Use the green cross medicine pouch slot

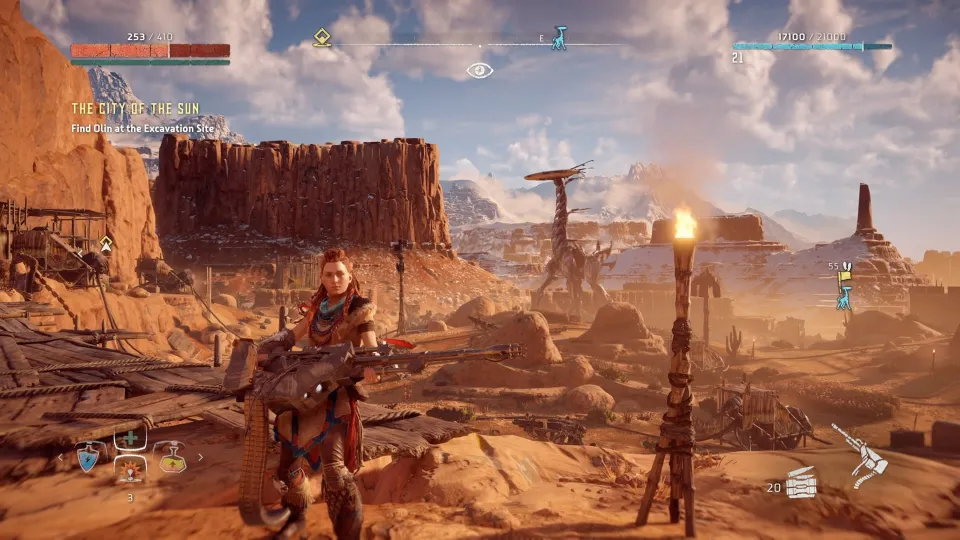tap(129, 439)
